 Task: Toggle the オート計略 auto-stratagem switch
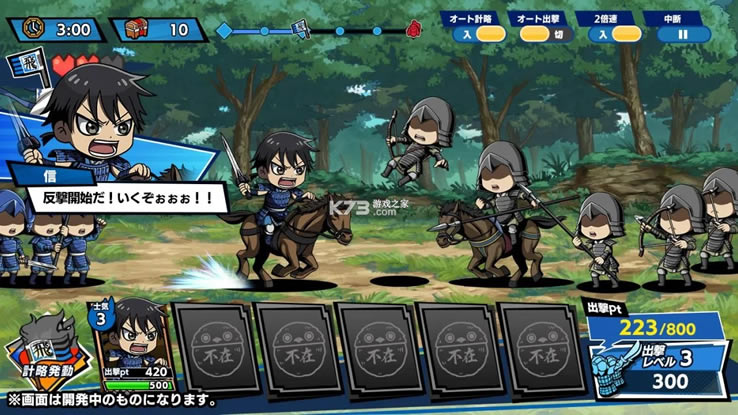477,34
